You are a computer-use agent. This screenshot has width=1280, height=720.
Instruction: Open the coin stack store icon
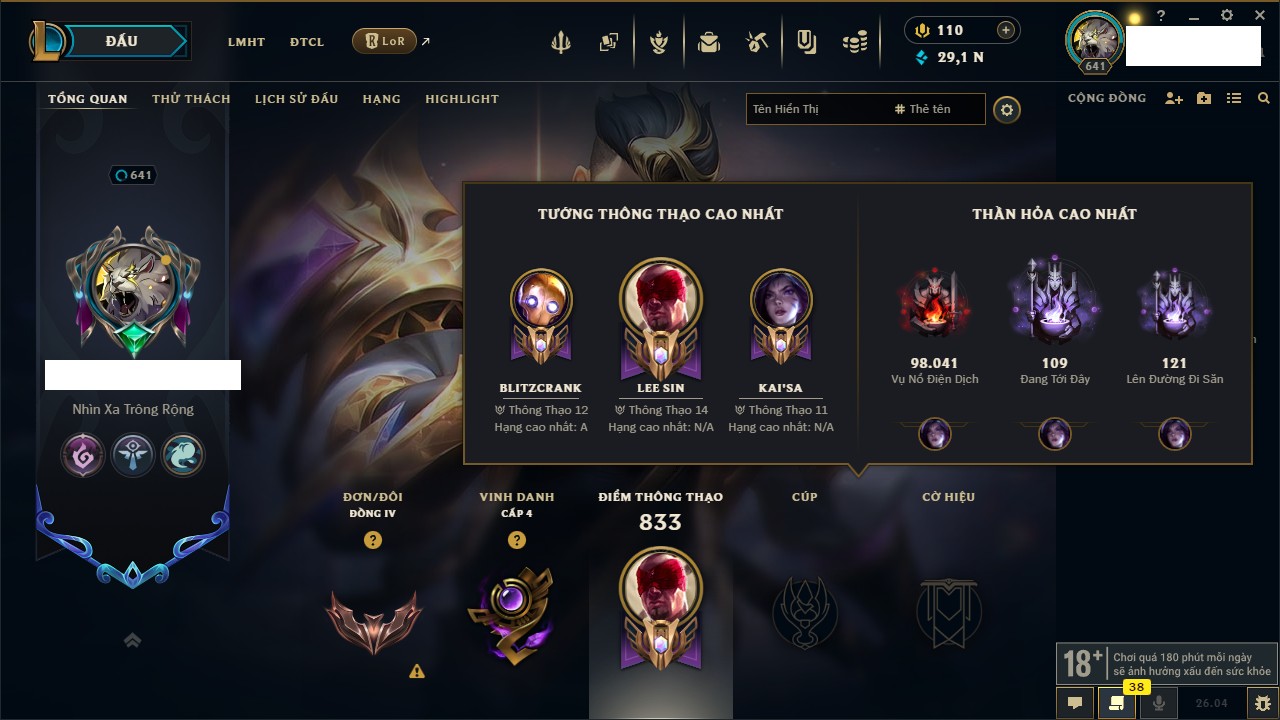click(854, 42)
